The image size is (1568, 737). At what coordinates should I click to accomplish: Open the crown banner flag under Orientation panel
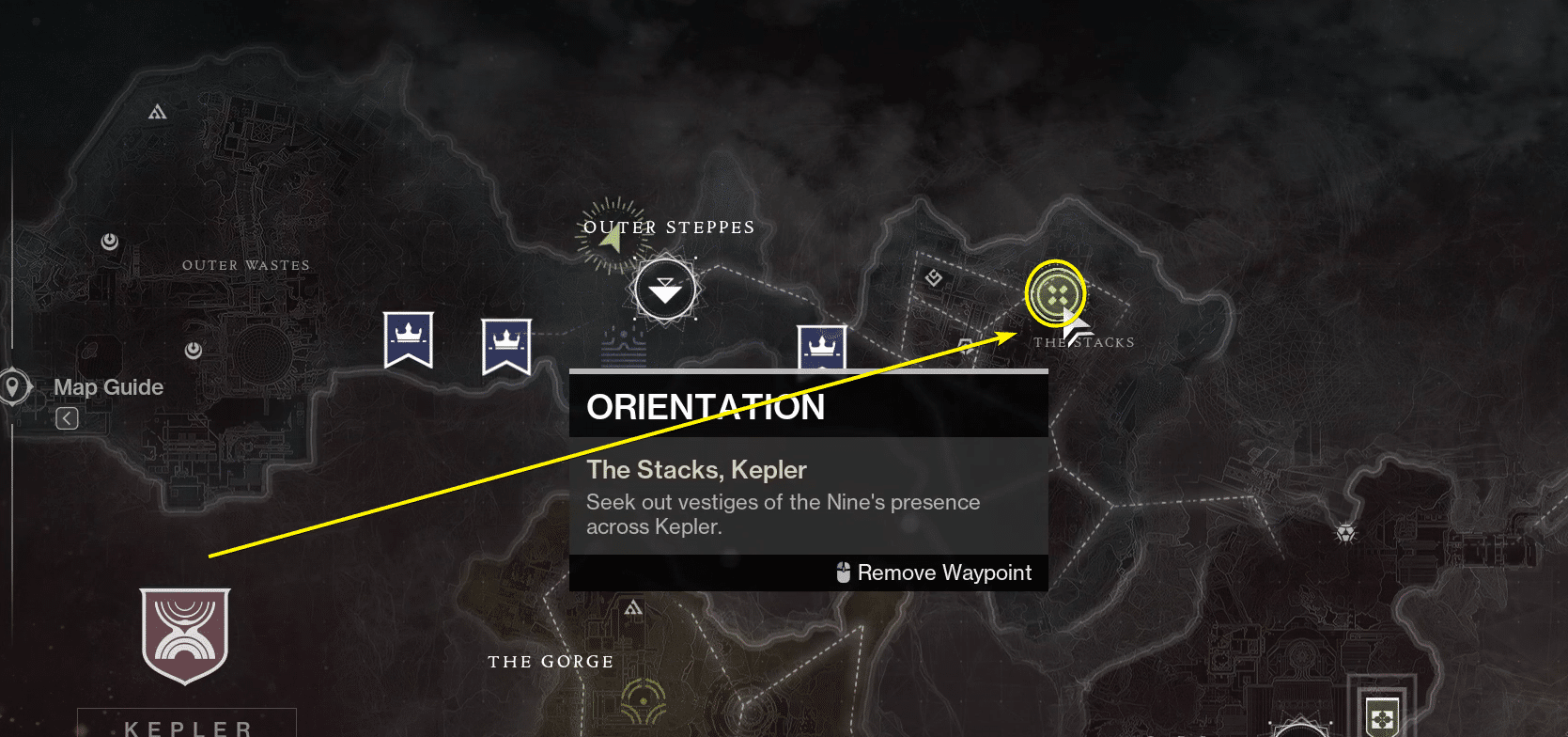tap(821, 345)
